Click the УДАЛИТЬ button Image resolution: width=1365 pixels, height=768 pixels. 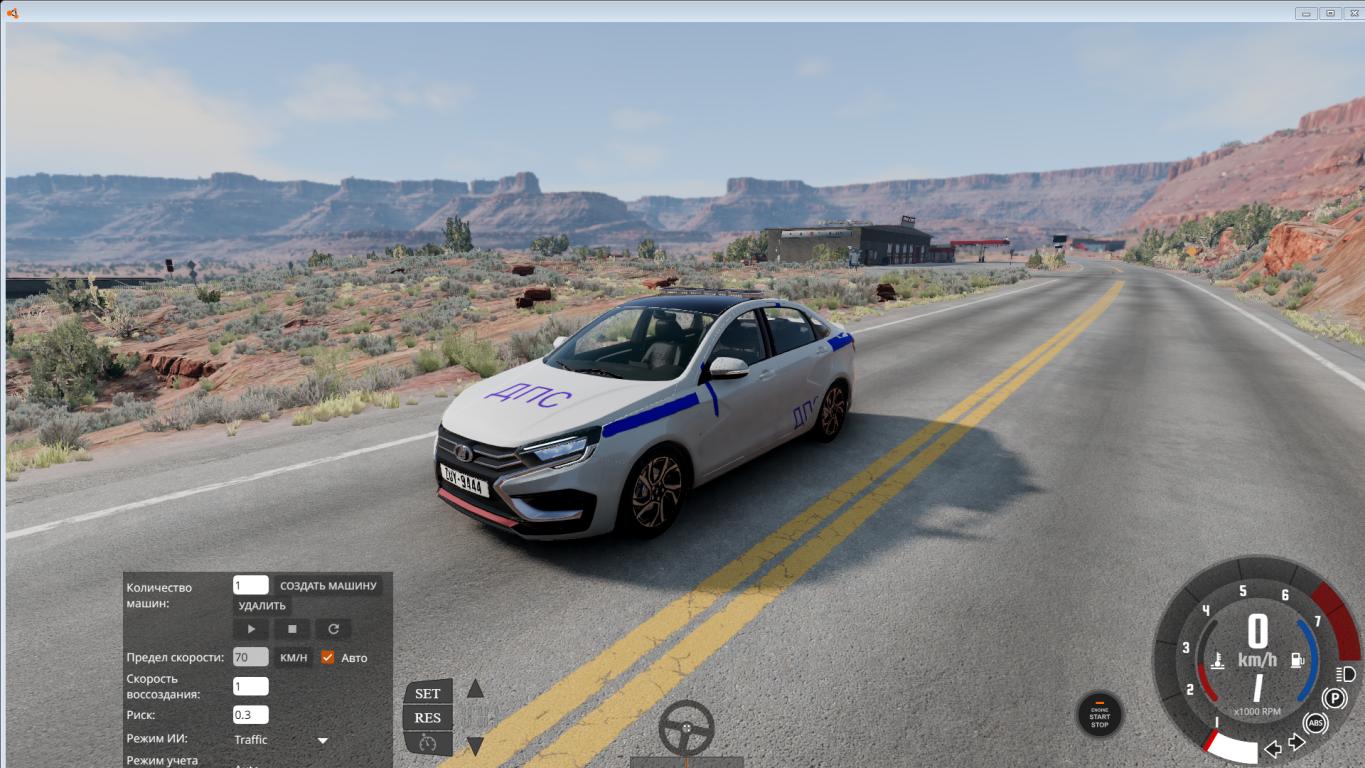[x=262, y=605]
